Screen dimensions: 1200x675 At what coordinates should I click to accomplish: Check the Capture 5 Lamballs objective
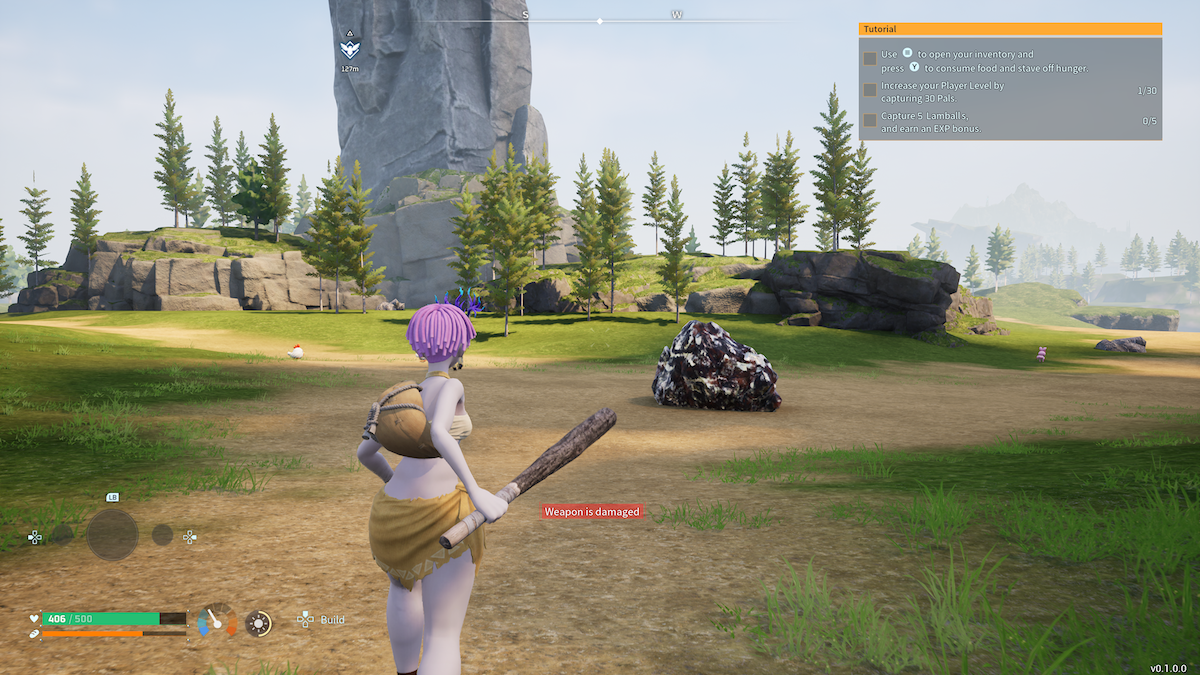coord(870,121)
